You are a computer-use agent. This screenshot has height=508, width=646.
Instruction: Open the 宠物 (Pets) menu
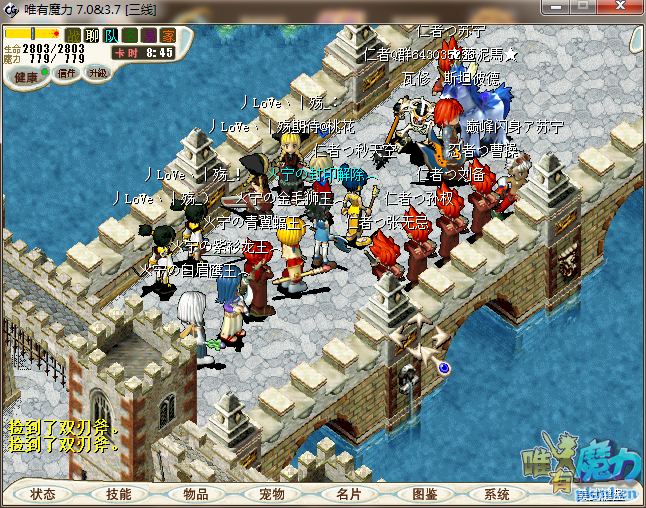[271, 494]
